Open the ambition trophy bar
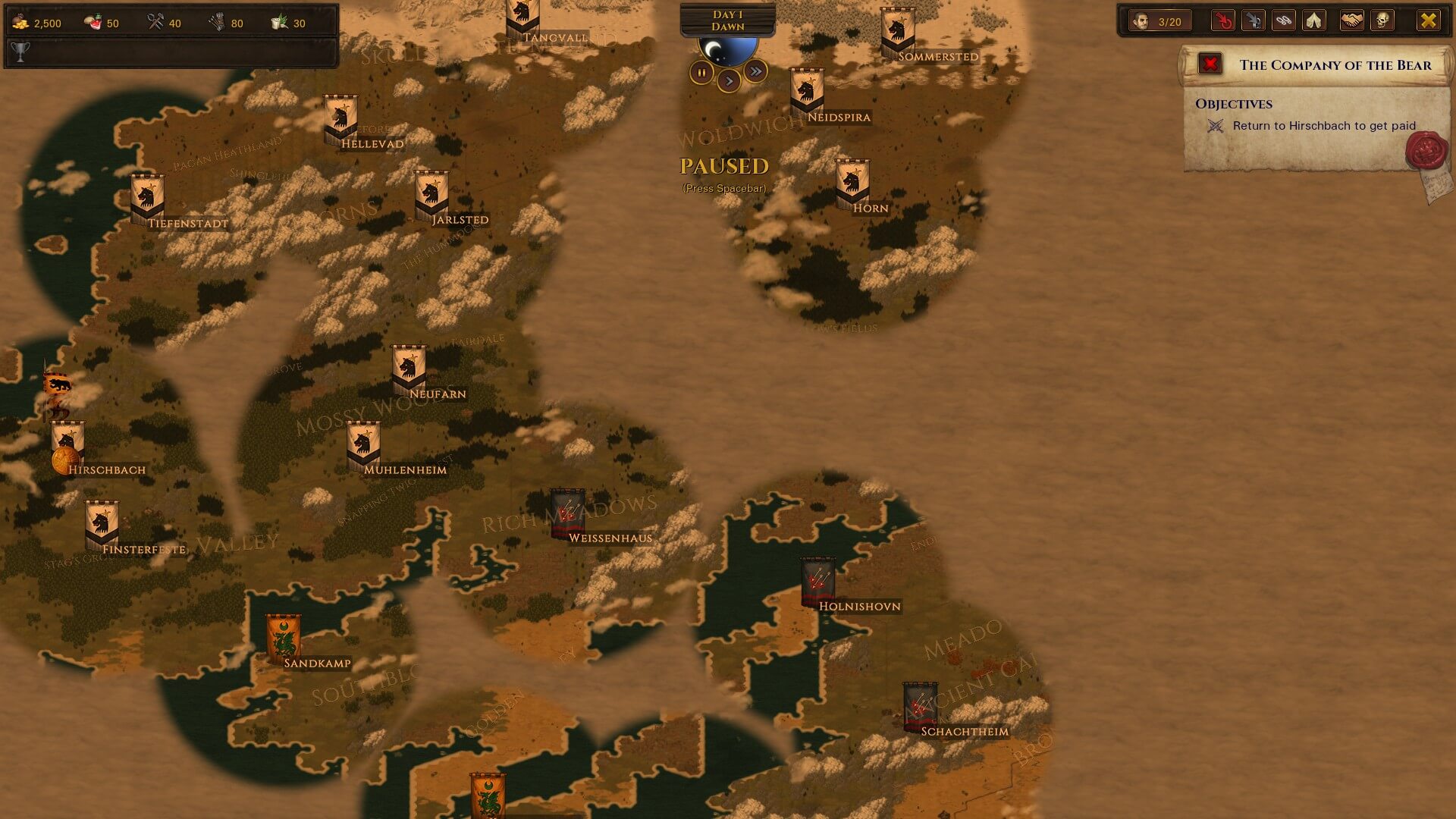 [171, 52]
